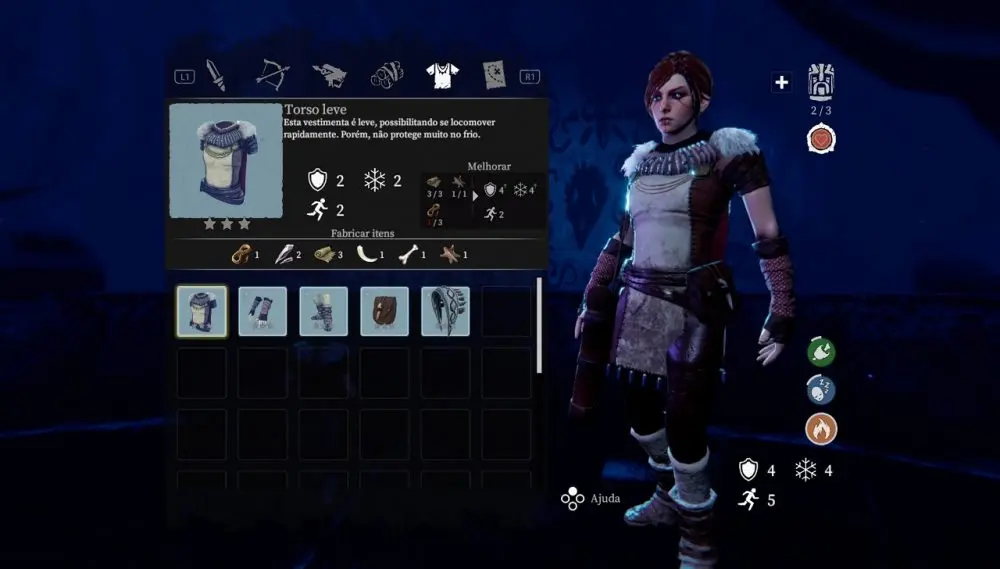This screenshot has height=569, width=1000.
Task: Click the Torso leve preview image
Action: coord(225,160)
